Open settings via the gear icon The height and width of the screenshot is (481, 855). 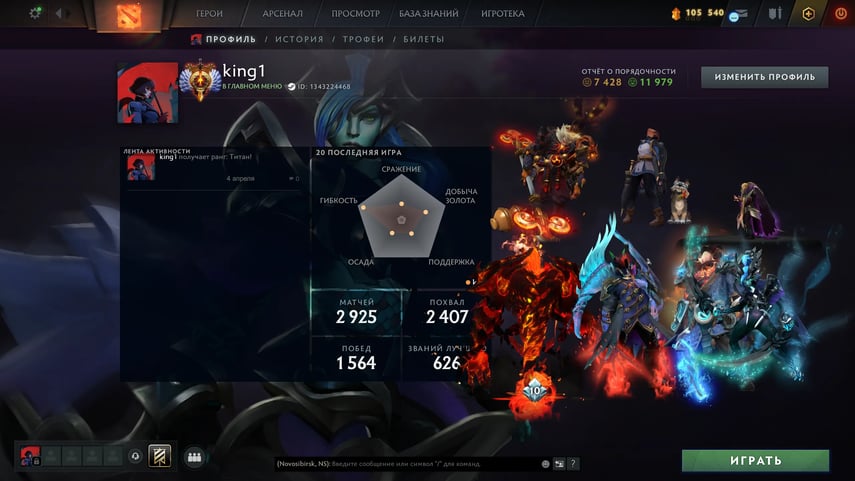point(37,14)
